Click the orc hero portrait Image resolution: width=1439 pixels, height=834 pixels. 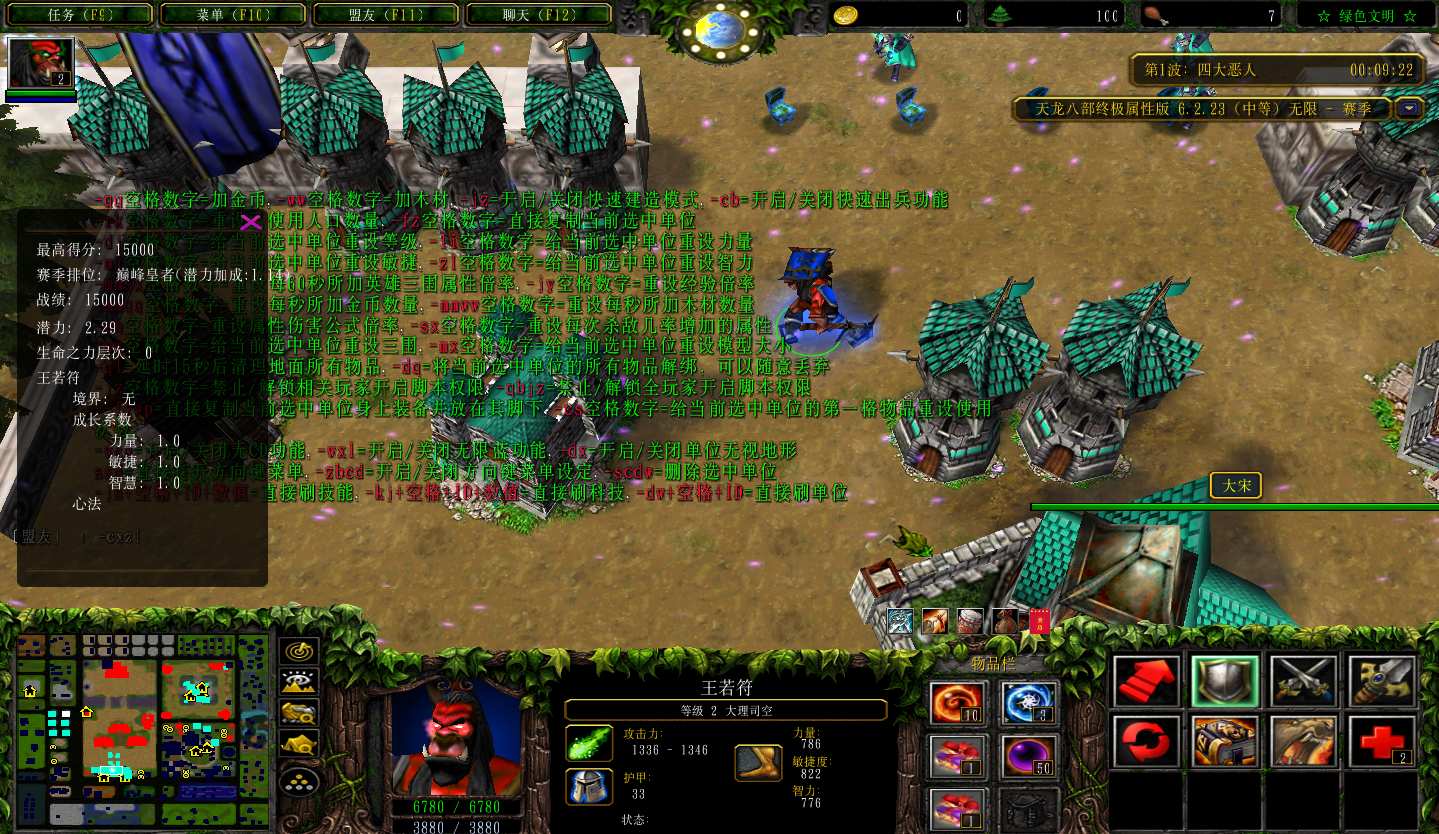point(456,738)
